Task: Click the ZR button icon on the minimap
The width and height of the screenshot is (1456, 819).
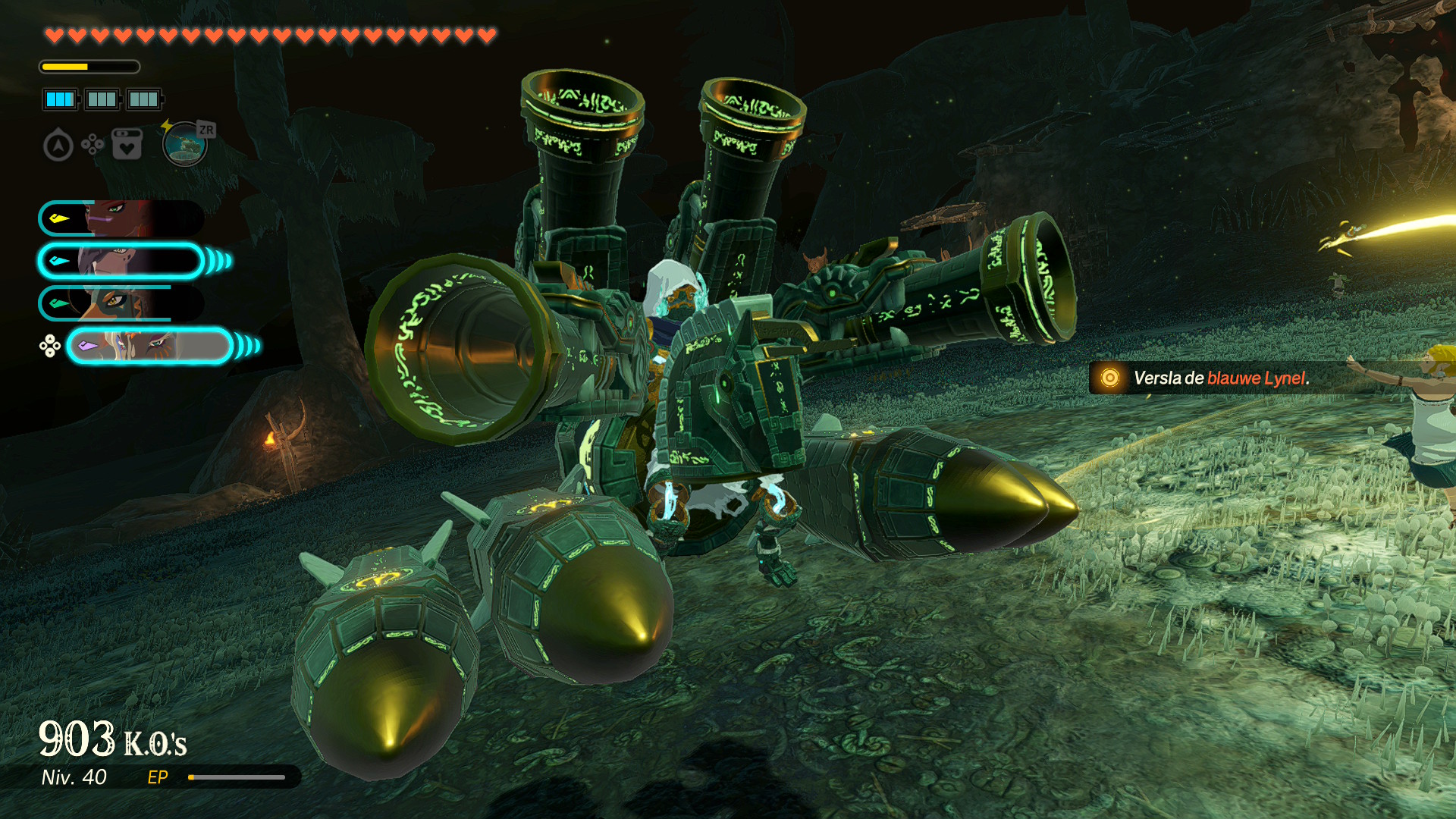Action: click(206, 130)
